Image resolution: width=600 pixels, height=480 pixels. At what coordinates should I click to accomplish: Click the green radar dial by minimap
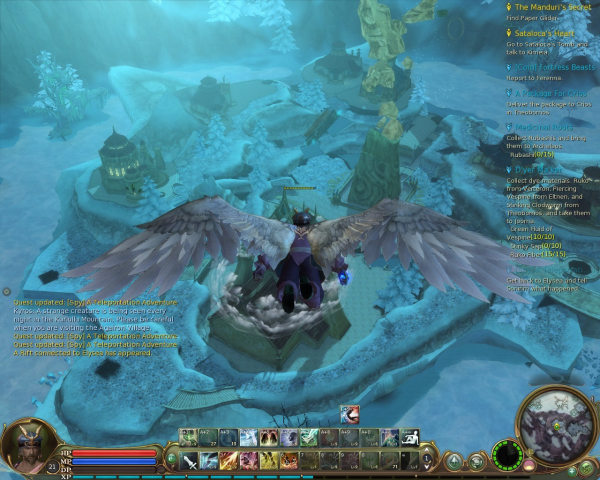[x=509, y=456]
